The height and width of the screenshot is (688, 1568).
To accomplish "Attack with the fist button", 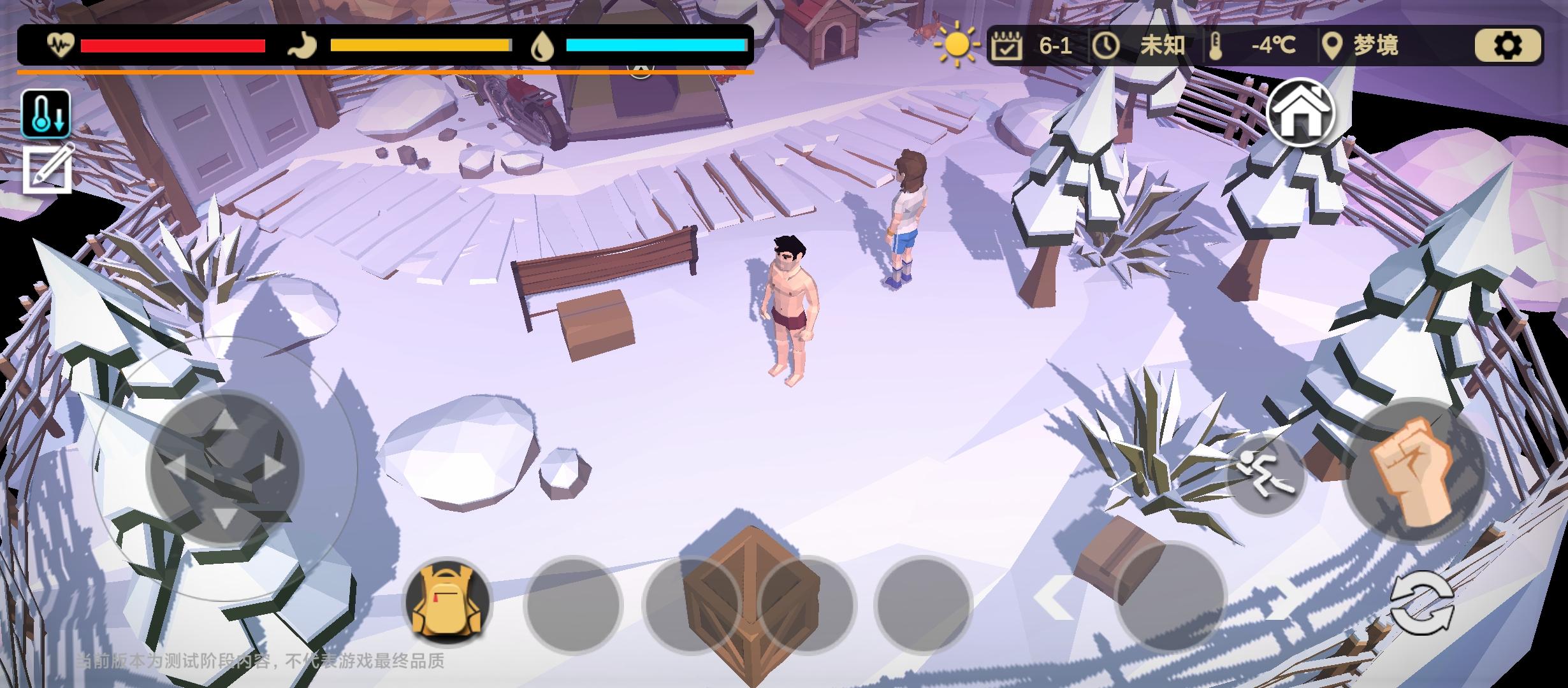I will coord(1414,471).
